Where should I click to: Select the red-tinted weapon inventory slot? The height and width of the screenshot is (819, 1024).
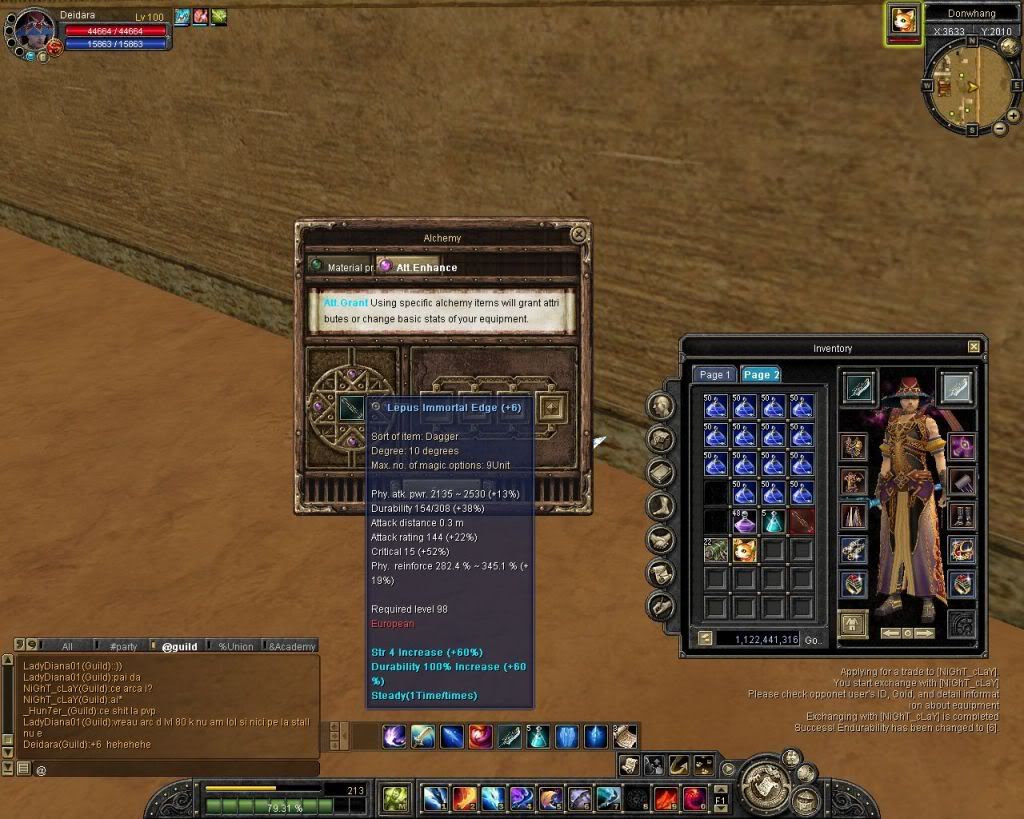801,521
